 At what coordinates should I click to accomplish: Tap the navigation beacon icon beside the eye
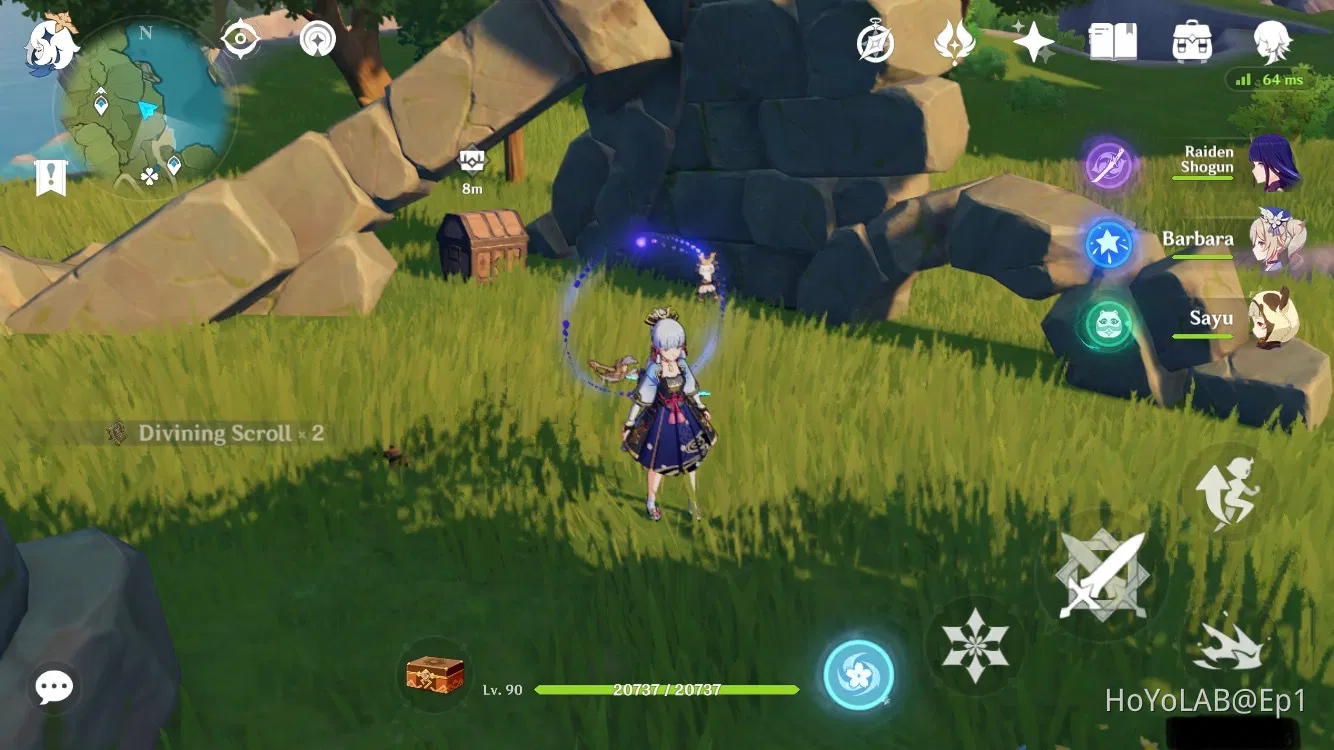316,38
